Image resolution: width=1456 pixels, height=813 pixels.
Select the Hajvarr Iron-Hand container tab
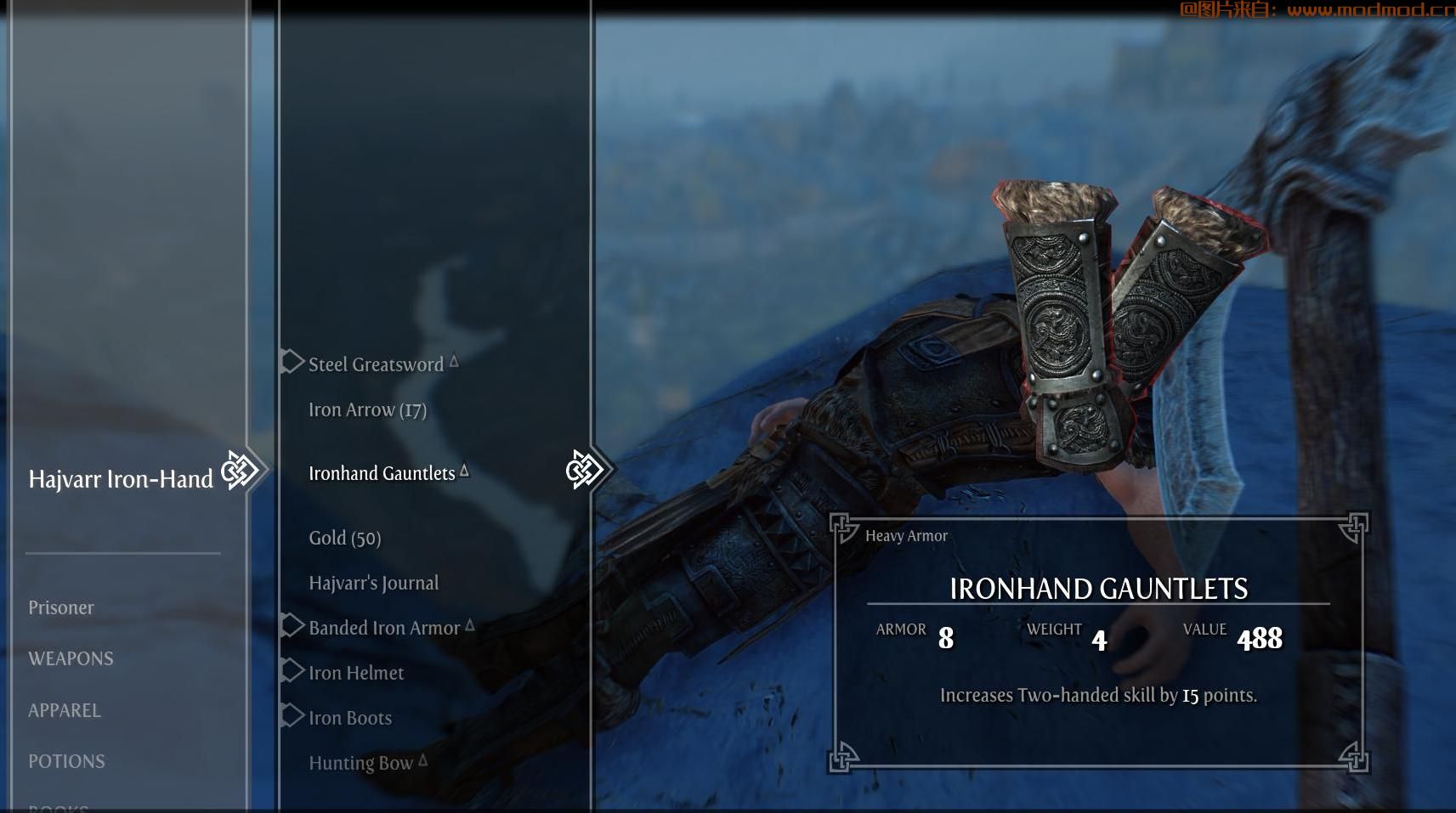[121, 479]
